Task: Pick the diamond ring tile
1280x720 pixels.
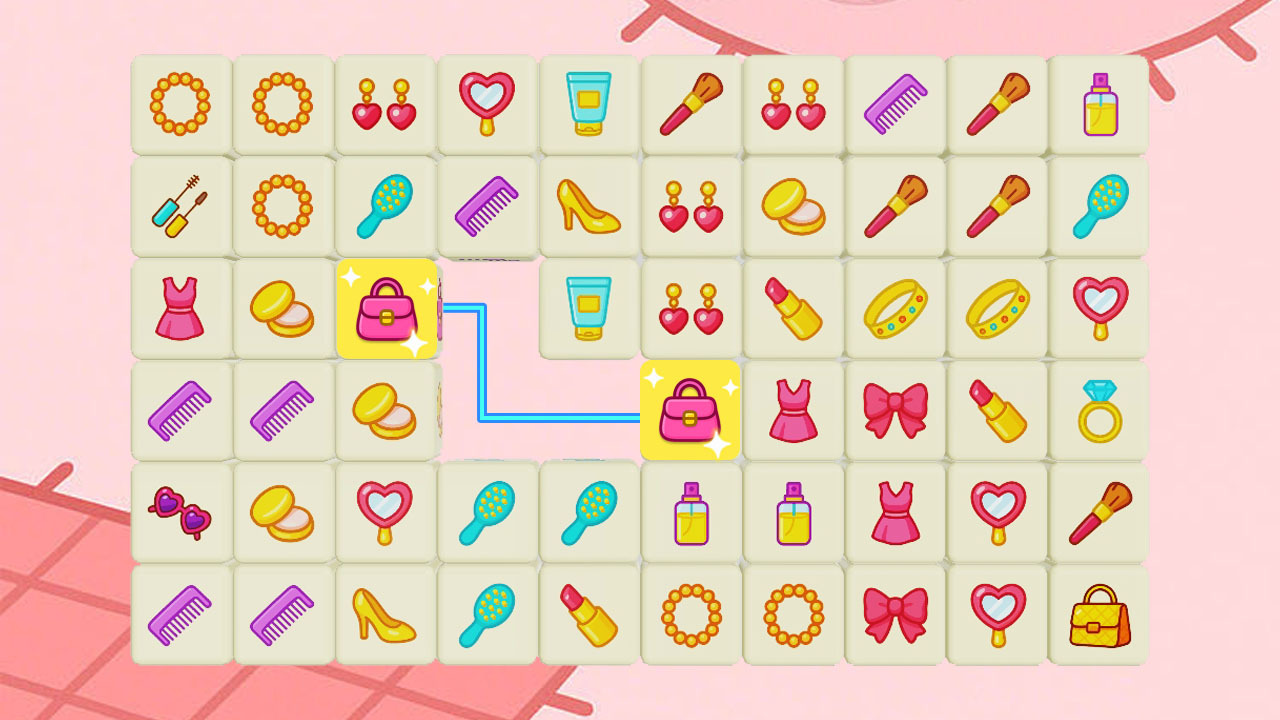Action: click(1099, 410)
